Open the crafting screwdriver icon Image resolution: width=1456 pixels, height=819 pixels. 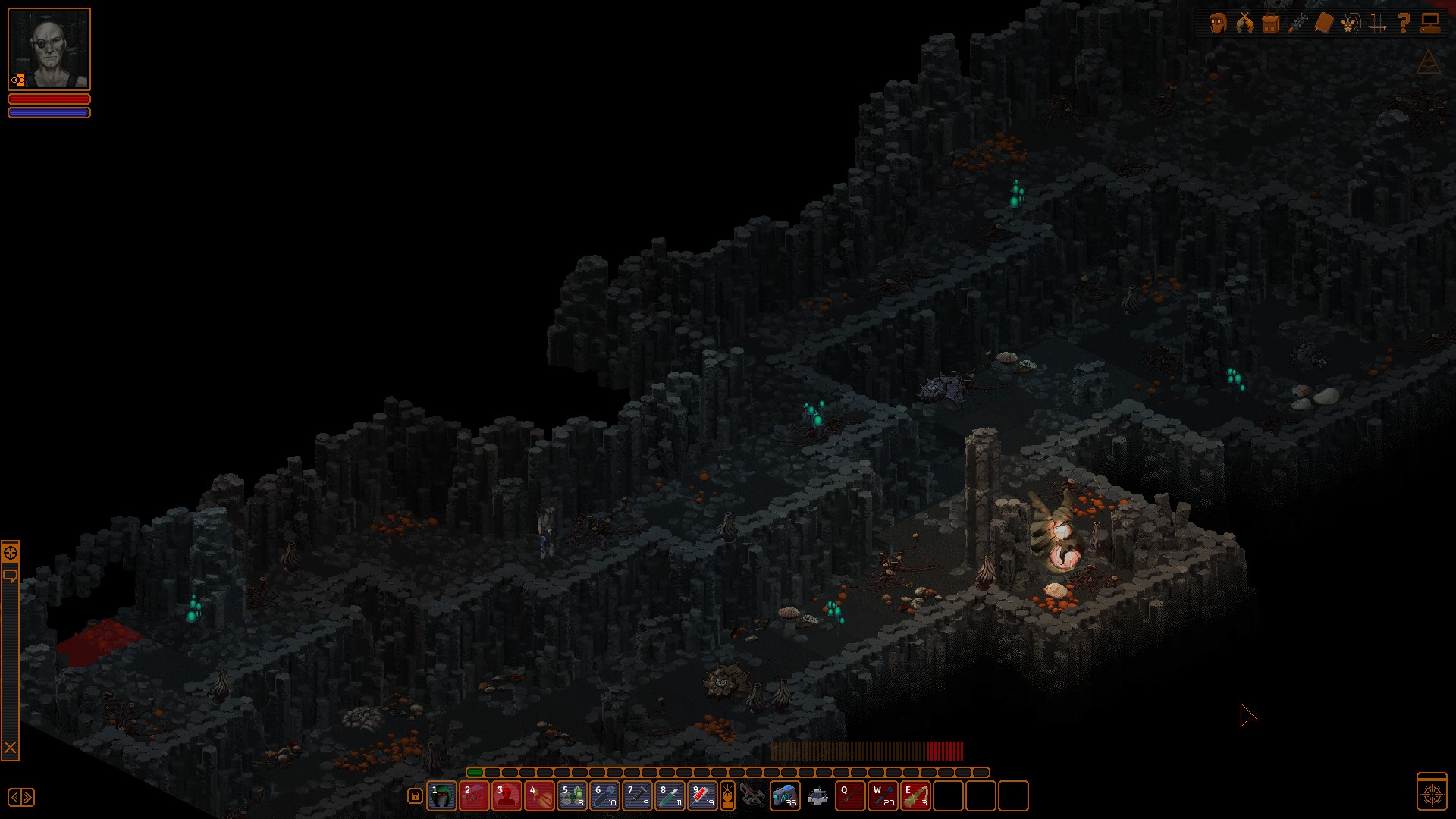tap(1298, 24)
